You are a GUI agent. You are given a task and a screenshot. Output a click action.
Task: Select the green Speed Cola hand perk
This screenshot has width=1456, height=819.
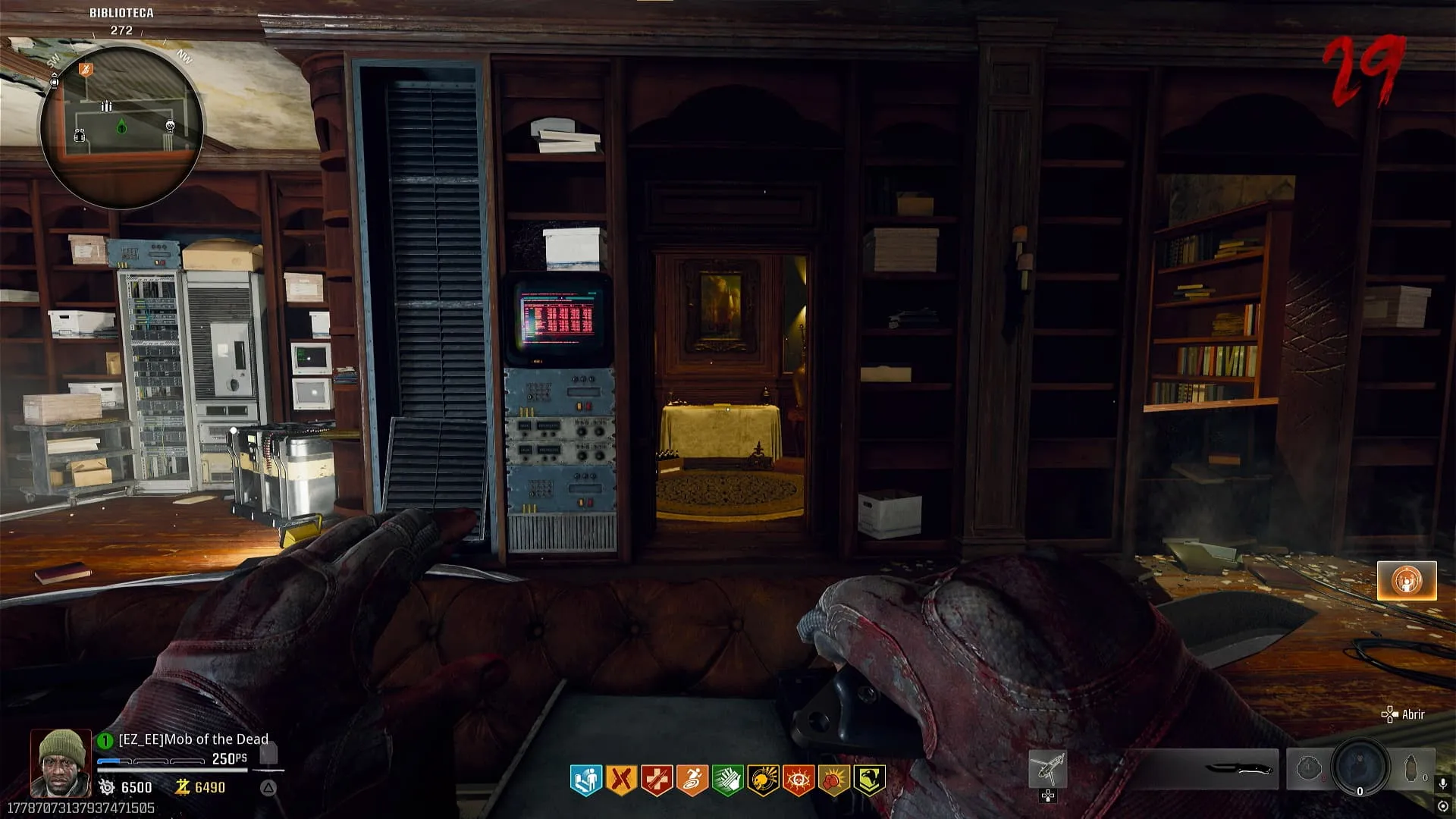[x=727, y=780]
